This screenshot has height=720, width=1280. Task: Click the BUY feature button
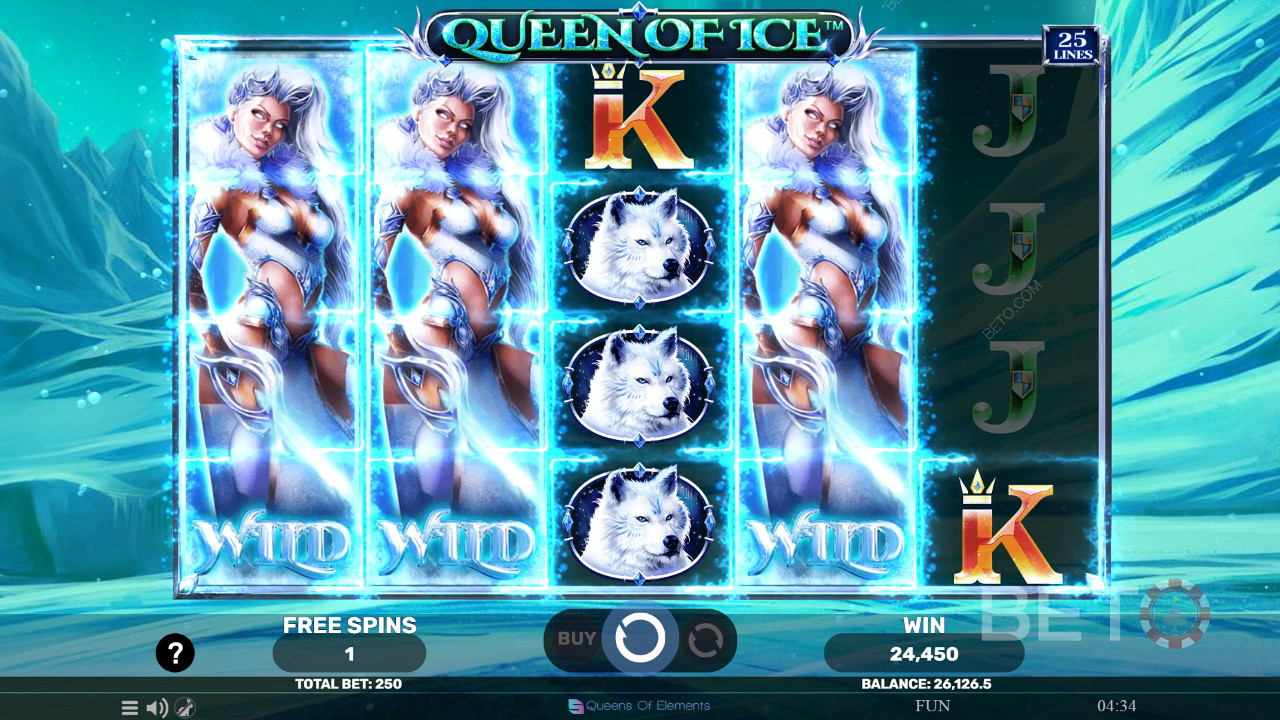point(576,638)
